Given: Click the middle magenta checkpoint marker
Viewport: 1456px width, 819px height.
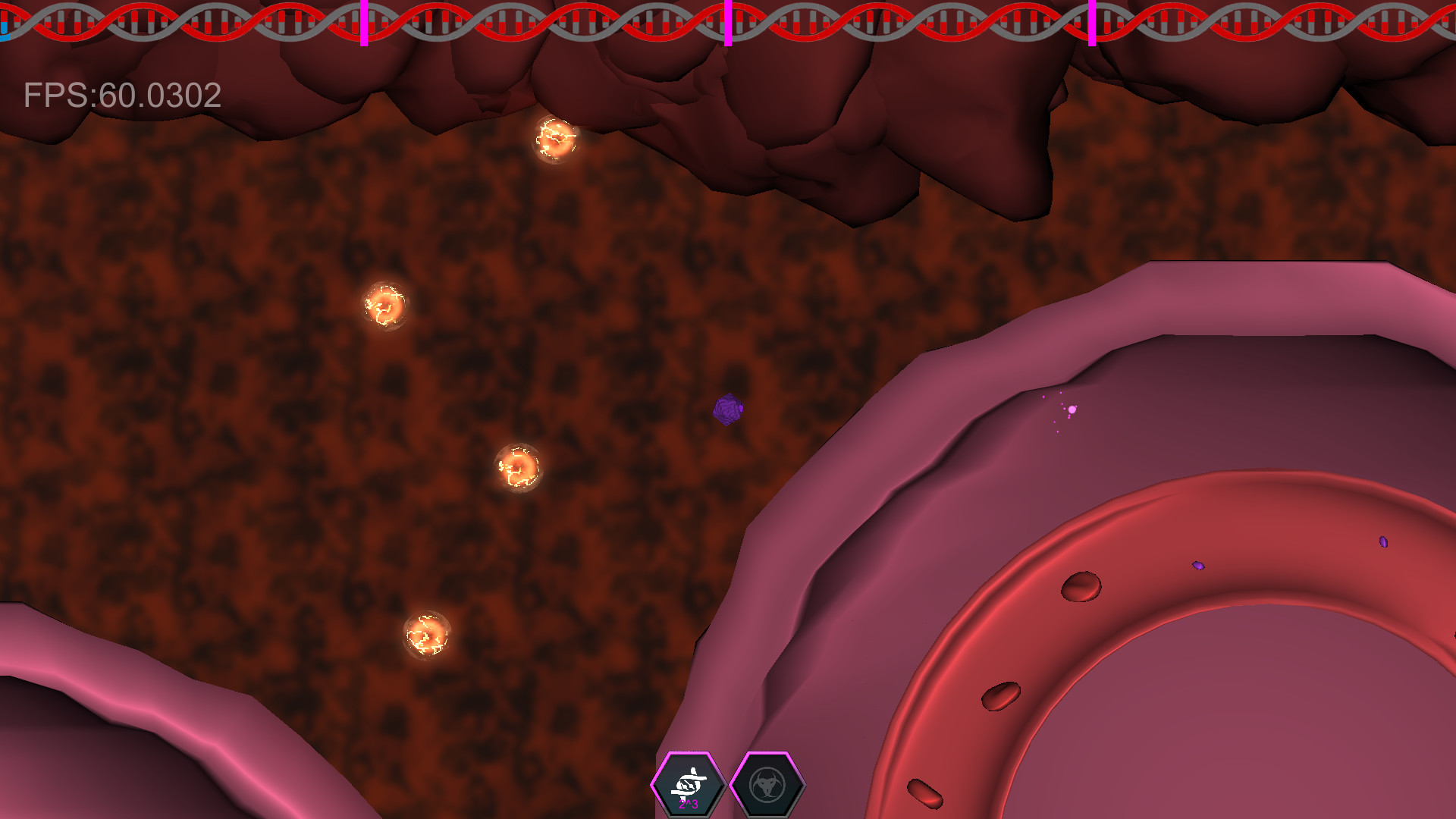Looking at the screenshot, I should [x=728, y=23].
